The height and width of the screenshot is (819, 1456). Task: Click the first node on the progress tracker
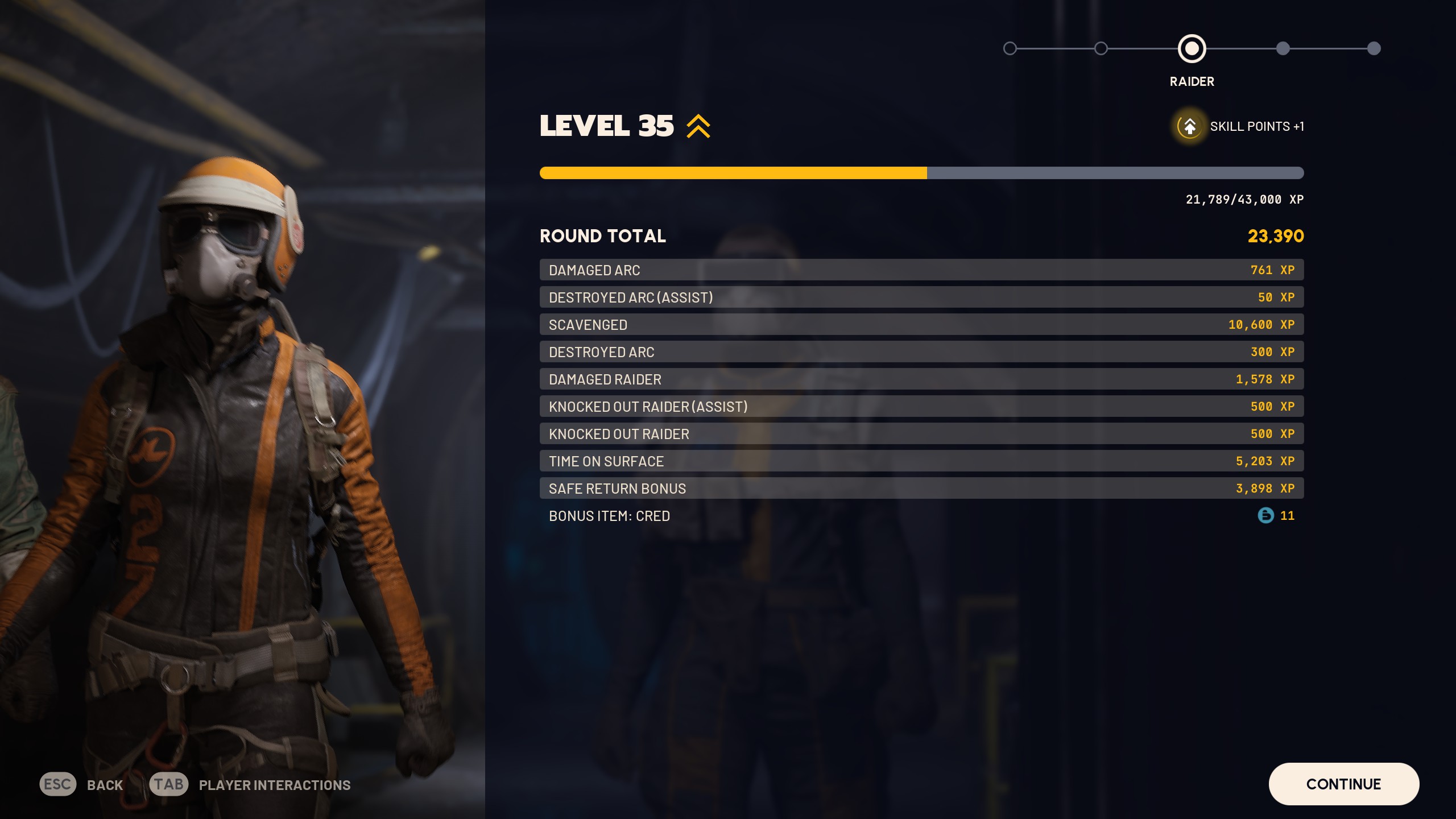pos(1010,49)
